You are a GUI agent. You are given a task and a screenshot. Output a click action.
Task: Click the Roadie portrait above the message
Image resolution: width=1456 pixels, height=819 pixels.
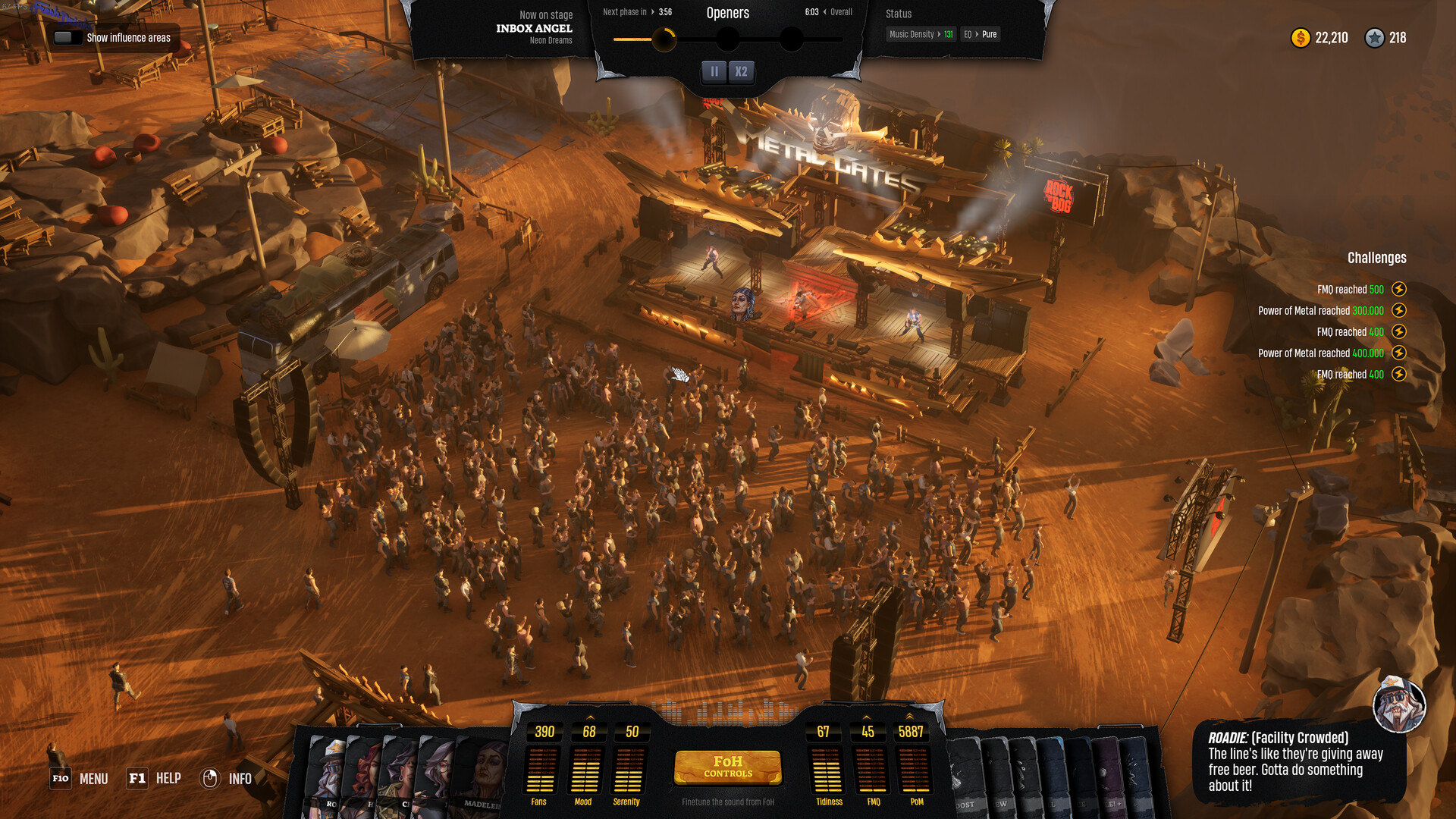point(1399,704)
